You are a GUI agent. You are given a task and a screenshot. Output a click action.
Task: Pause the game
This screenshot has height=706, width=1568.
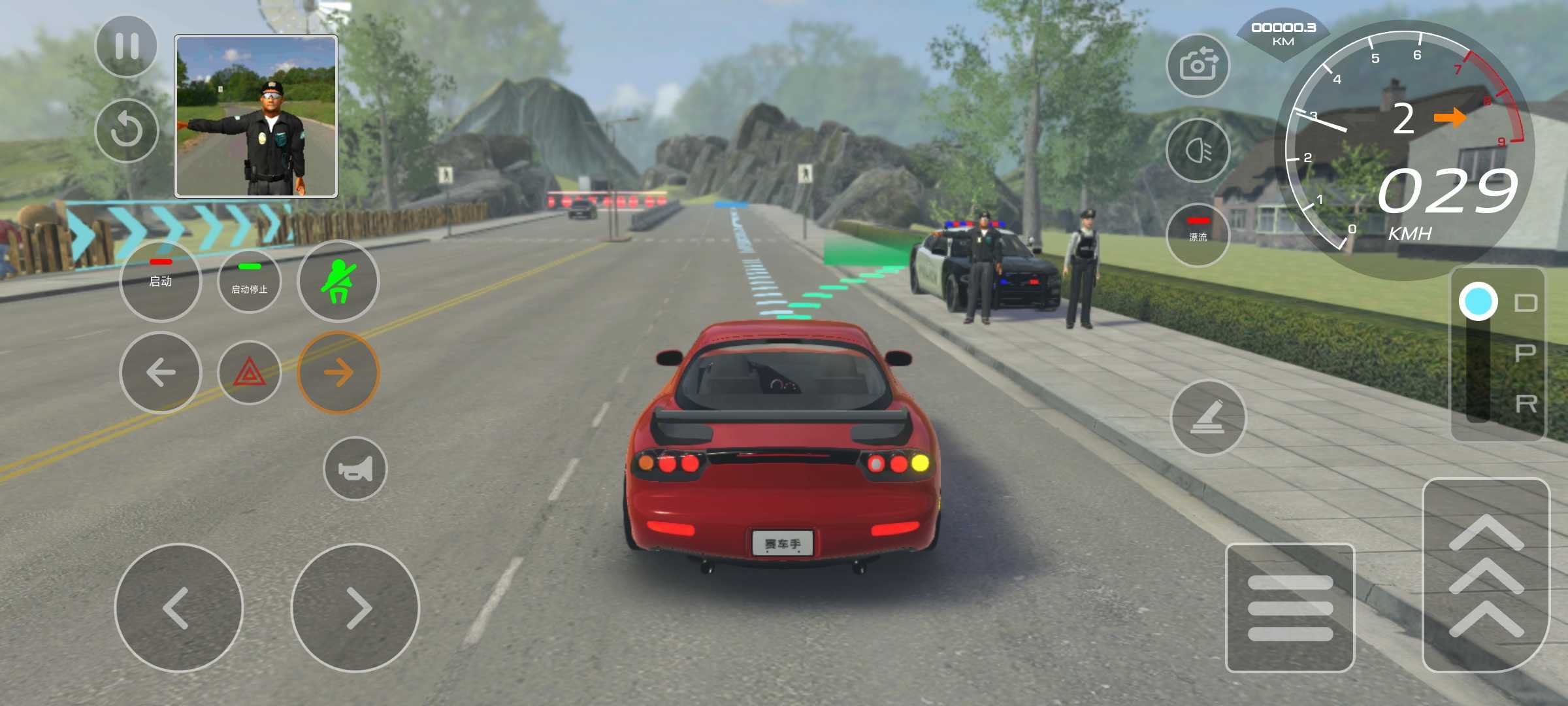[126, 46]
